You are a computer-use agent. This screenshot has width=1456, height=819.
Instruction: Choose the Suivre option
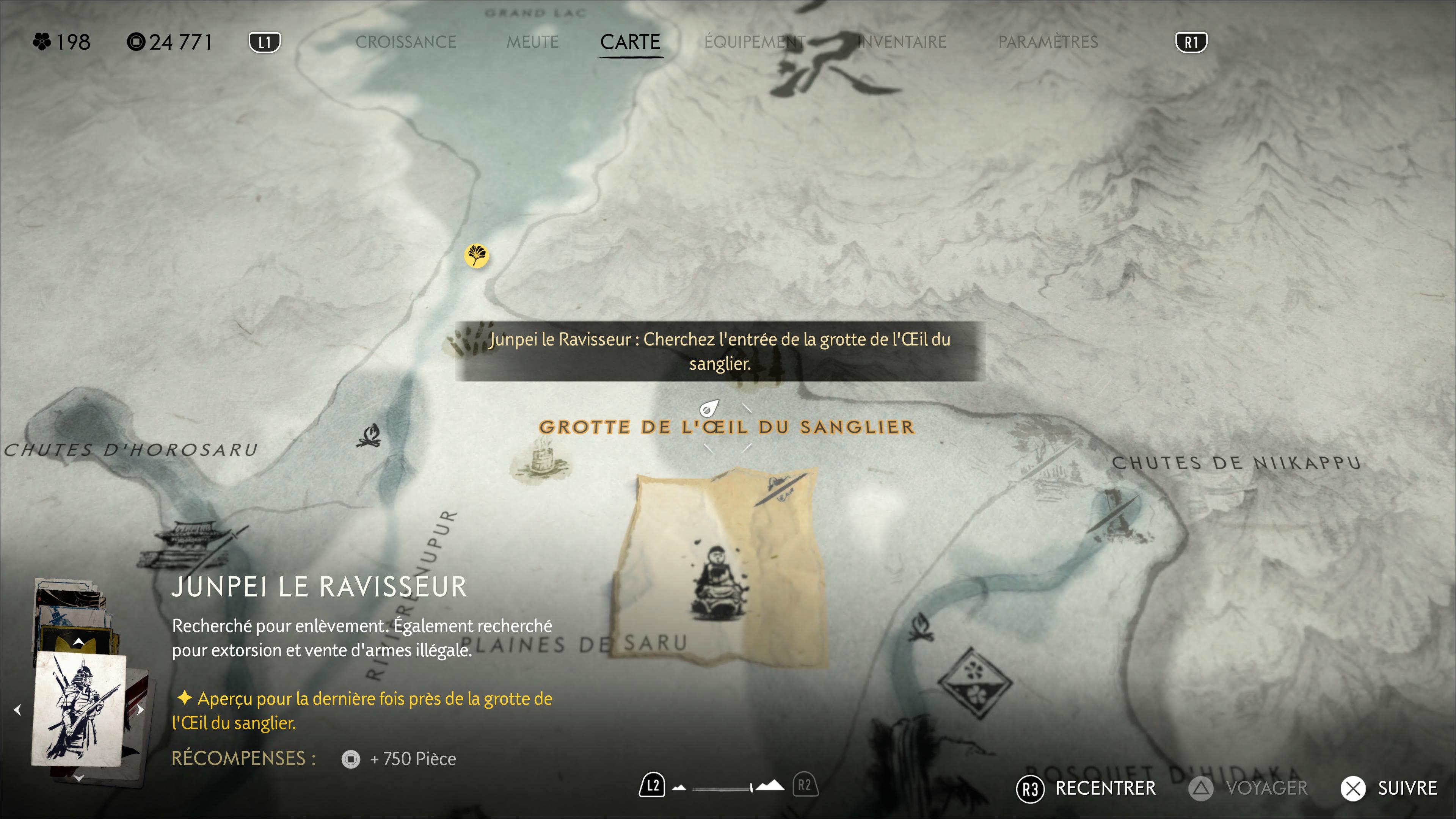(1390, 788)
